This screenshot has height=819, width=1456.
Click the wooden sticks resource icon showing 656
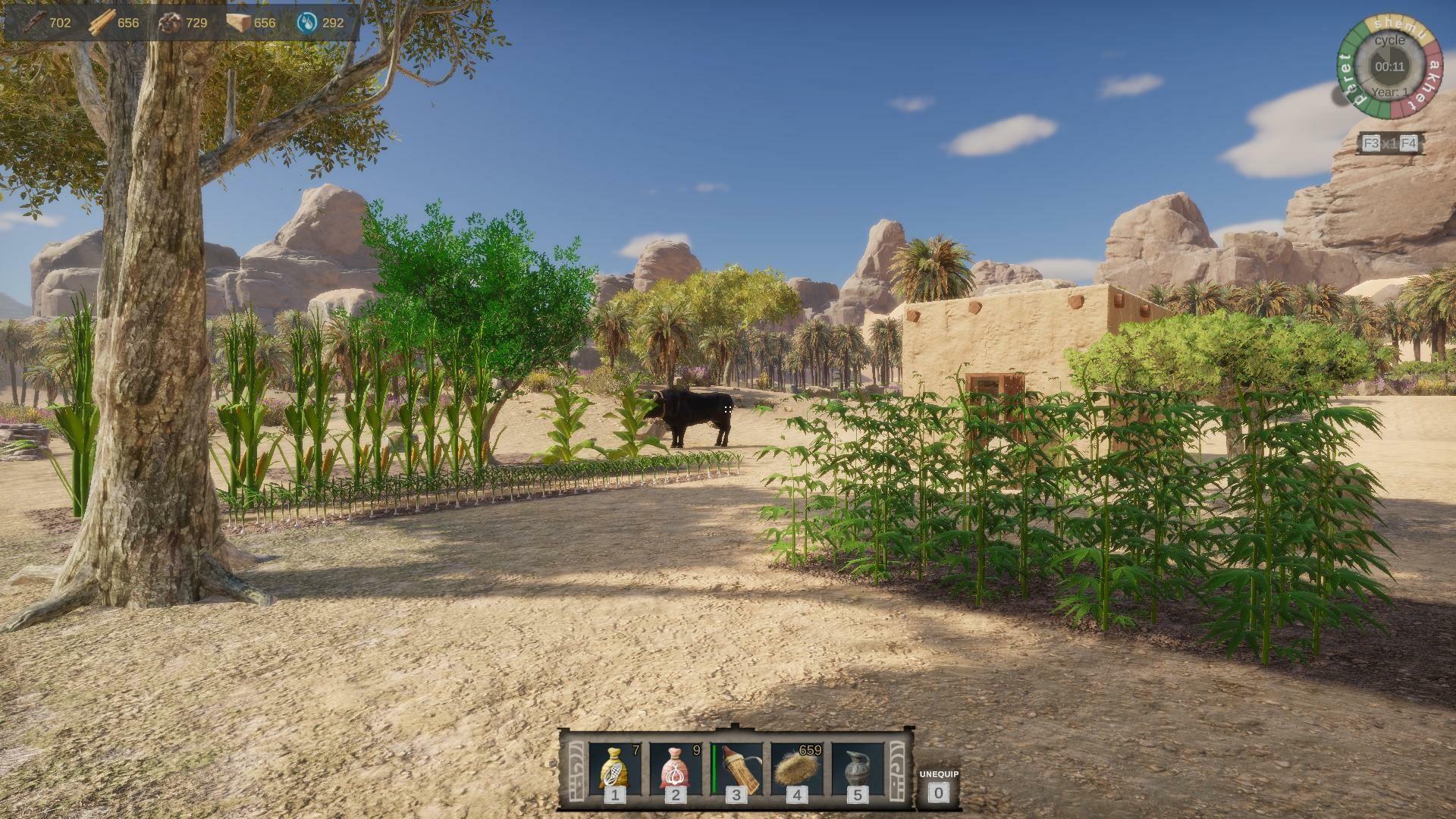[x=102, y=22]
